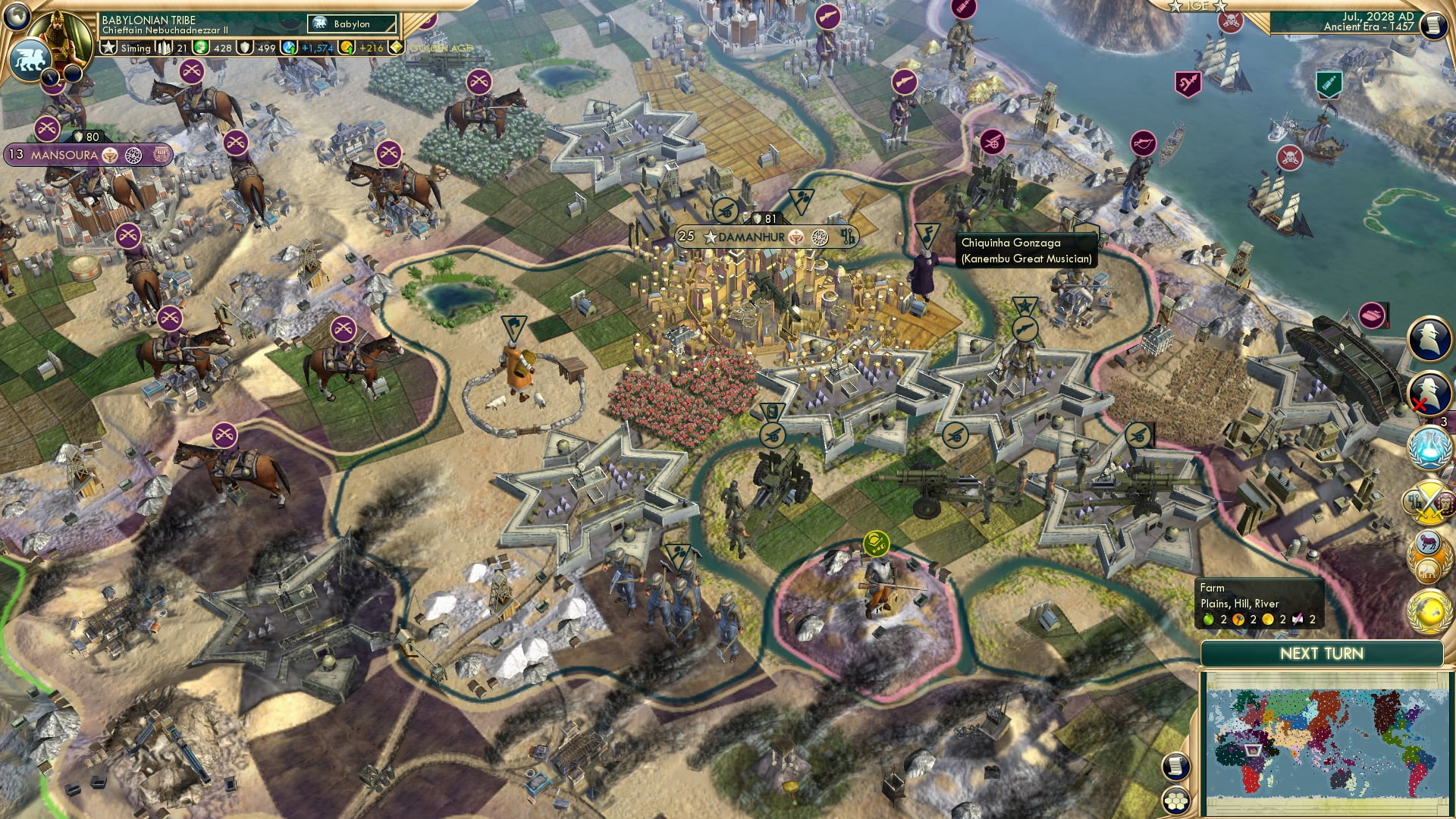Open the Babylon civilization dropdown banner
The height and width of the screenshot is (819, 1456).
point(349,24)
